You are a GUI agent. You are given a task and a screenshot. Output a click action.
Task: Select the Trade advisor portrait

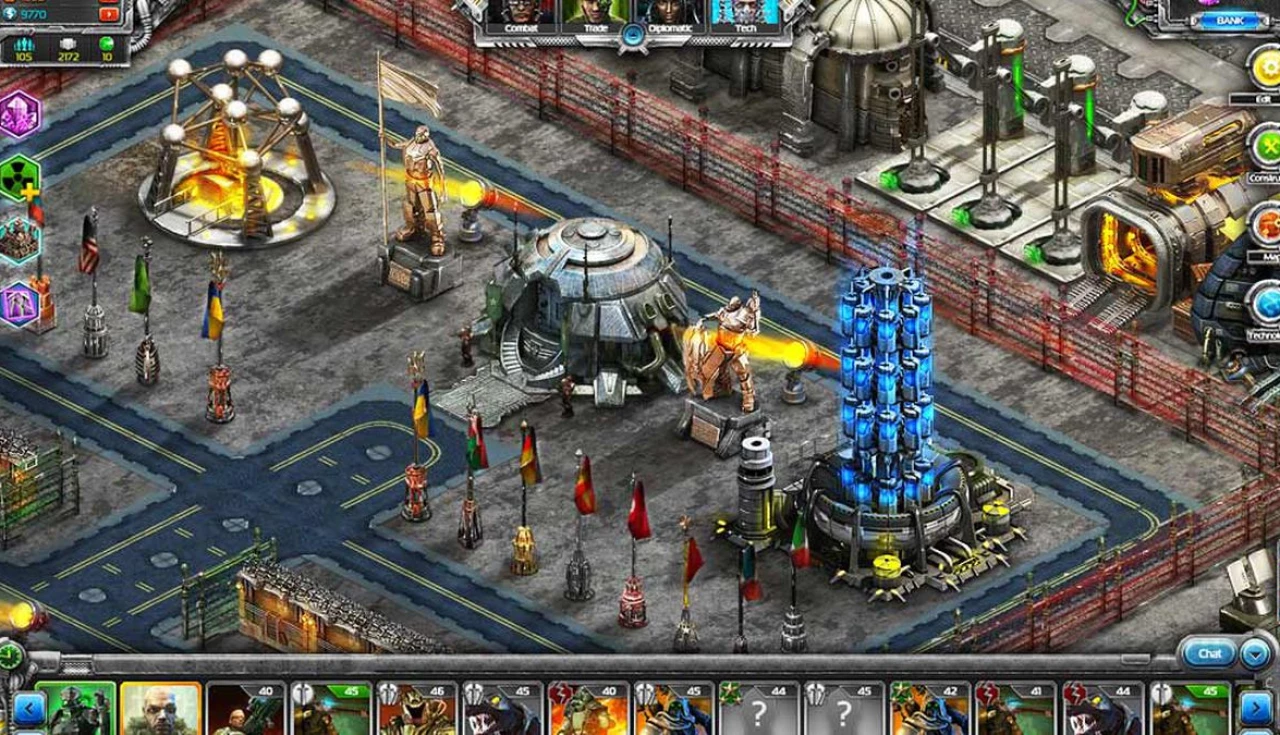pos(594,15)
